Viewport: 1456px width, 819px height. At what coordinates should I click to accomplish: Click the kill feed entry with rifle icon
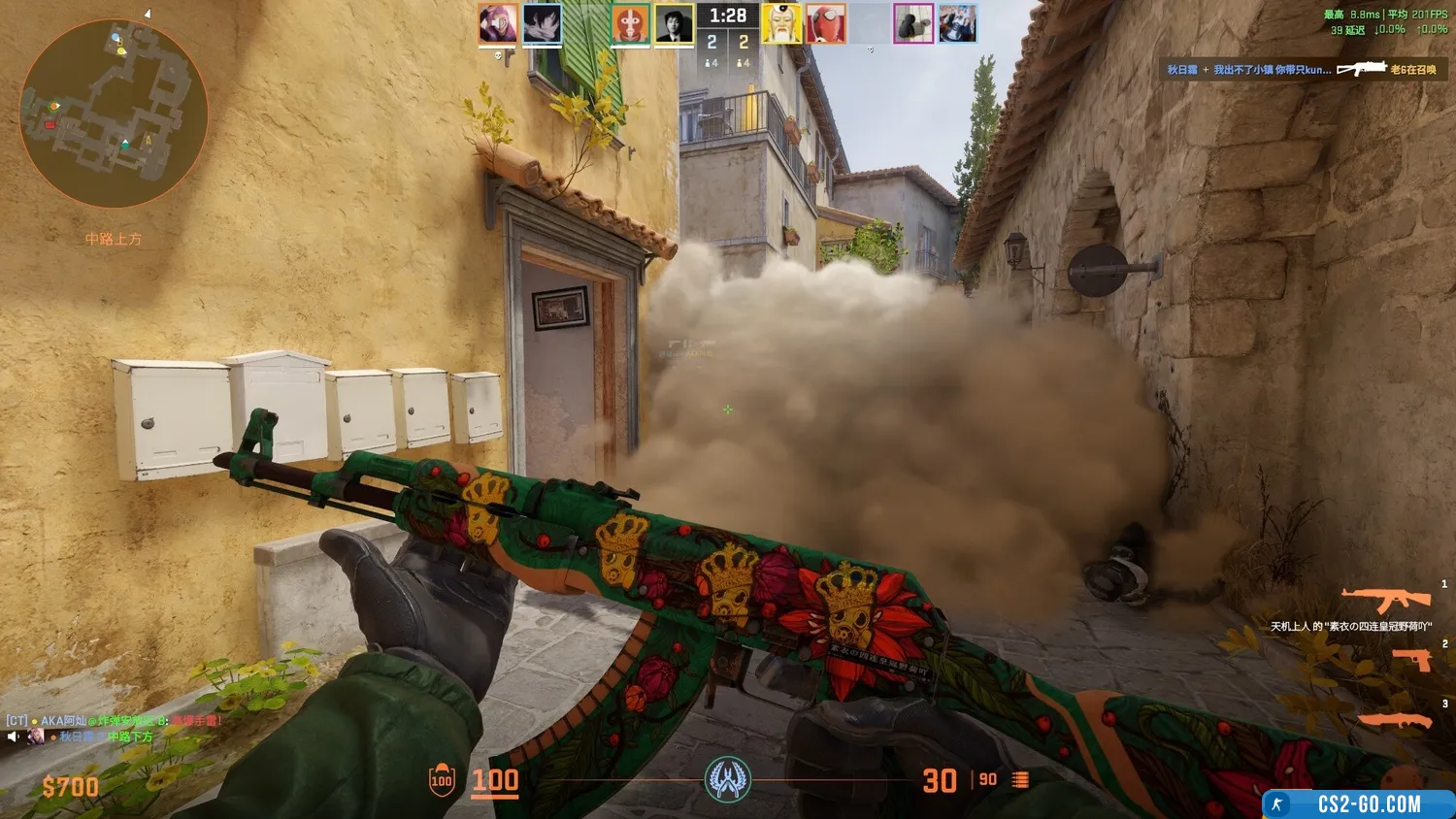(x=1301, y=70)
